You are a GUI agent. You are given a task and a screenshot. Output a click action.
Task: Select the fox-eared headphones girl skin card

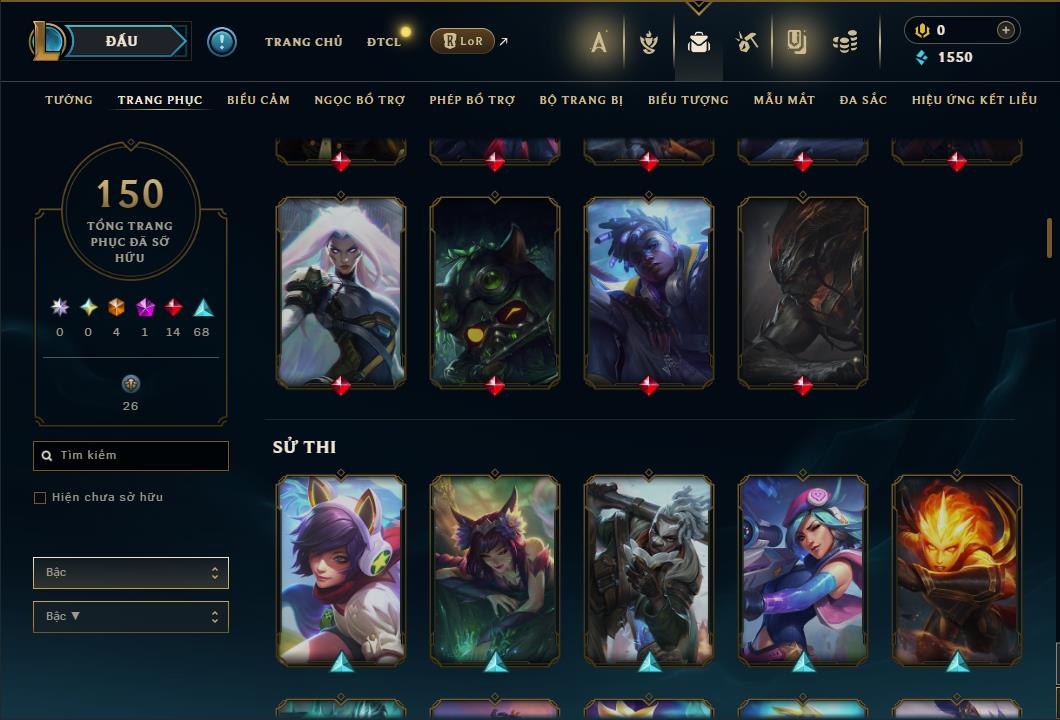pos(341,568)
